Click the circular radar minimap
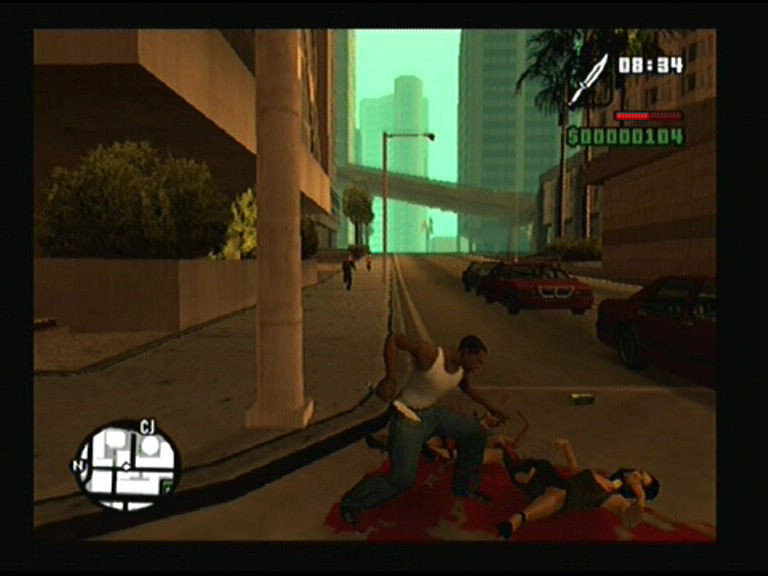Viewport: 768px width, 576px height. click(126, 465)
